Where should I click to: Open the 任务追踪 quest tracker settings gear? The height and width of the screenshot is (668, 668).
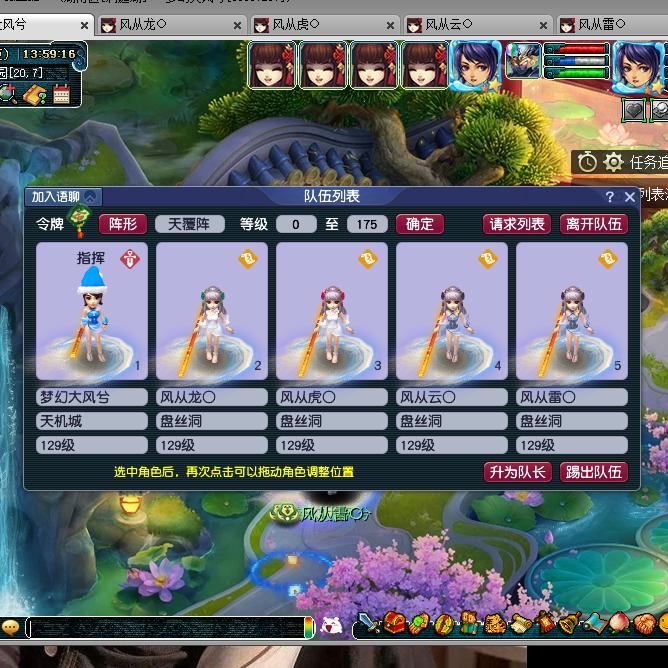pyautogui.click(x=613, y=162)
